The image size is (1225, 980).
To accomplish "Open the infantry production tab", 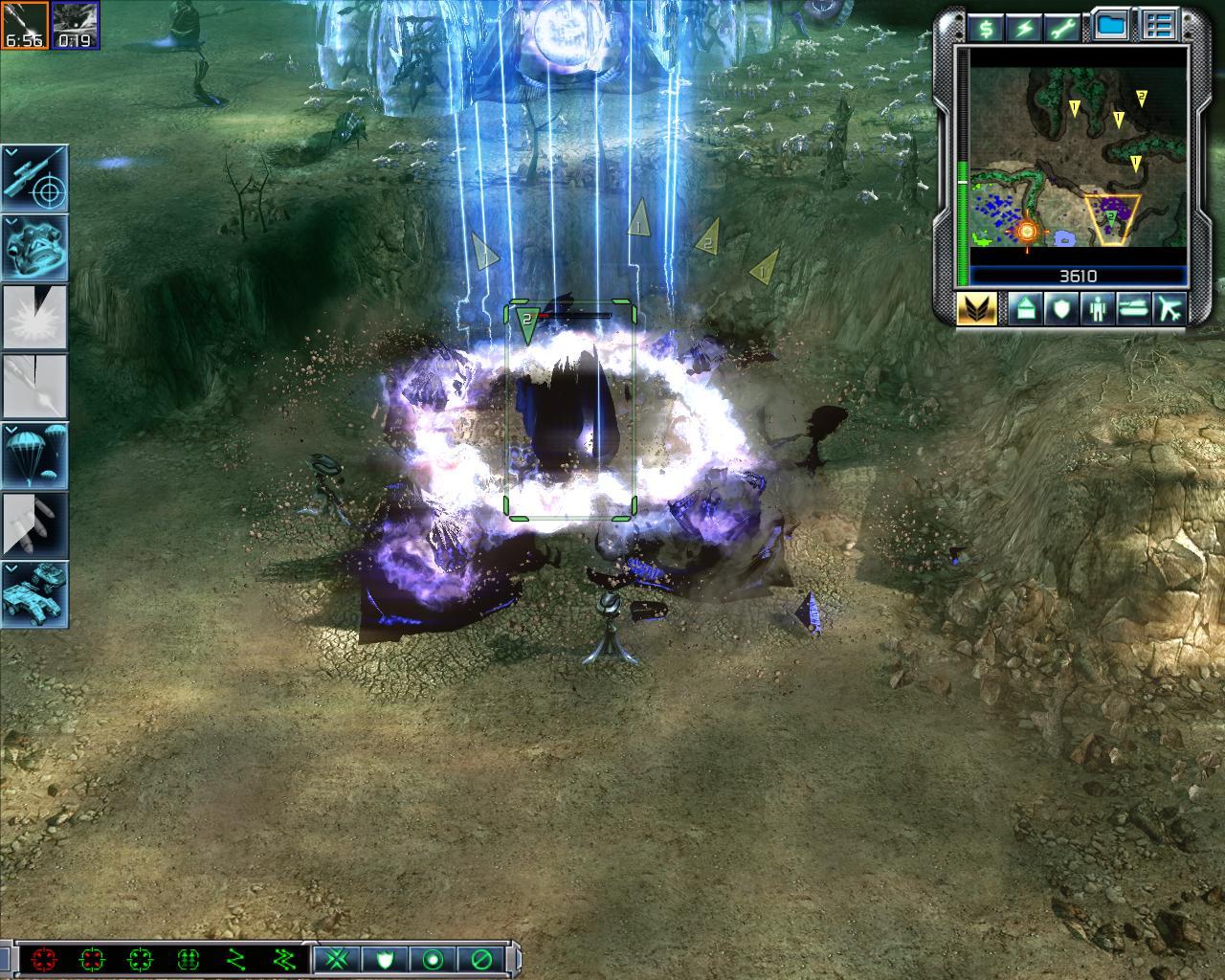I will coord(1097,308).
